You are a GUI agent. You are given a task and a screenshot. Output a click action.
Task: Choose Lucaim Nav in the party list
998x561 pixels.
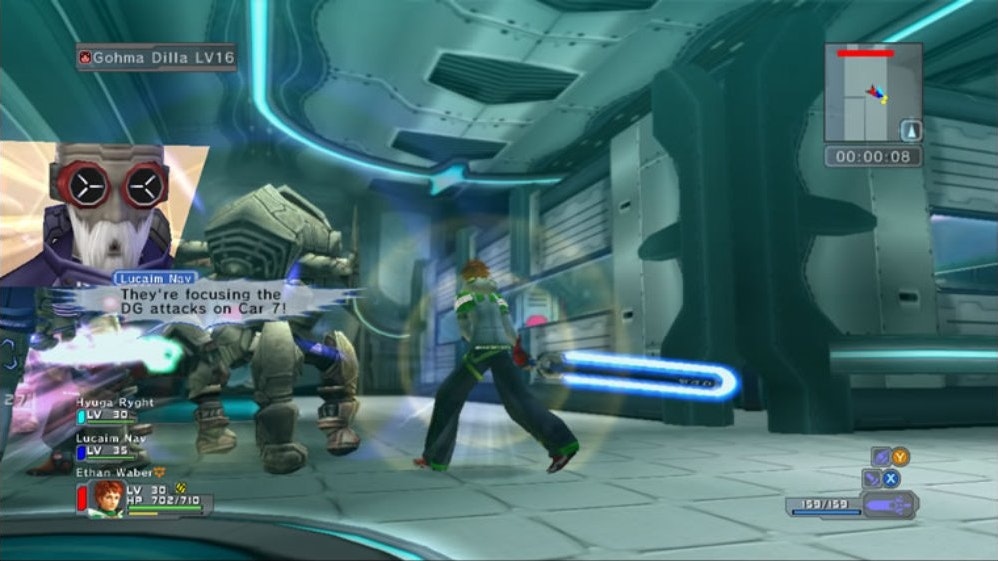click(x=112, y=437)
